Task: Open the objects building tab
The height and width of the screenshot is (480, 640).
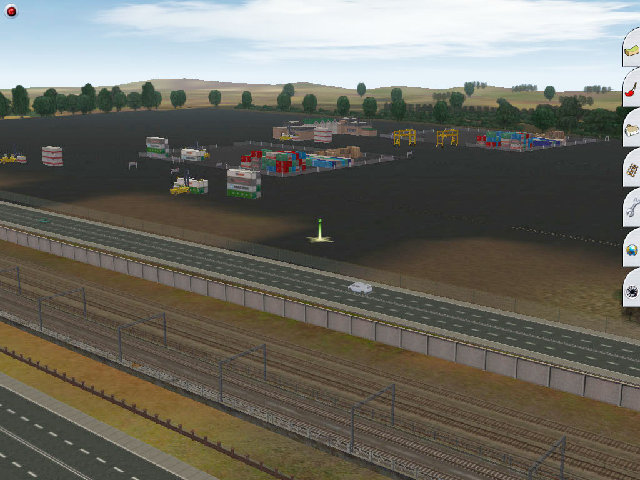Action: point(632,128)
